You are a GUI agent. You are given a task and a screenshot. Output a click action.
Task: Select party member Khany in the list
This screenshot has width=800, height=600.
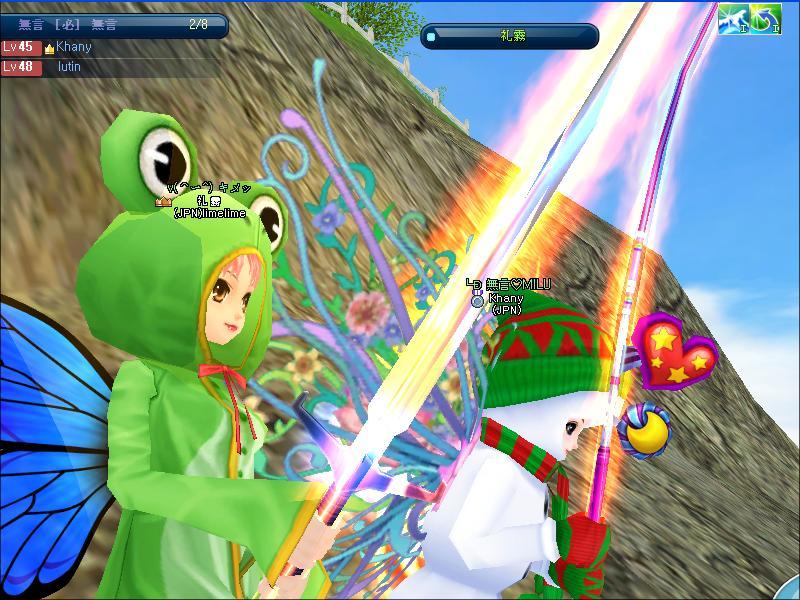(x=75, y=47)
